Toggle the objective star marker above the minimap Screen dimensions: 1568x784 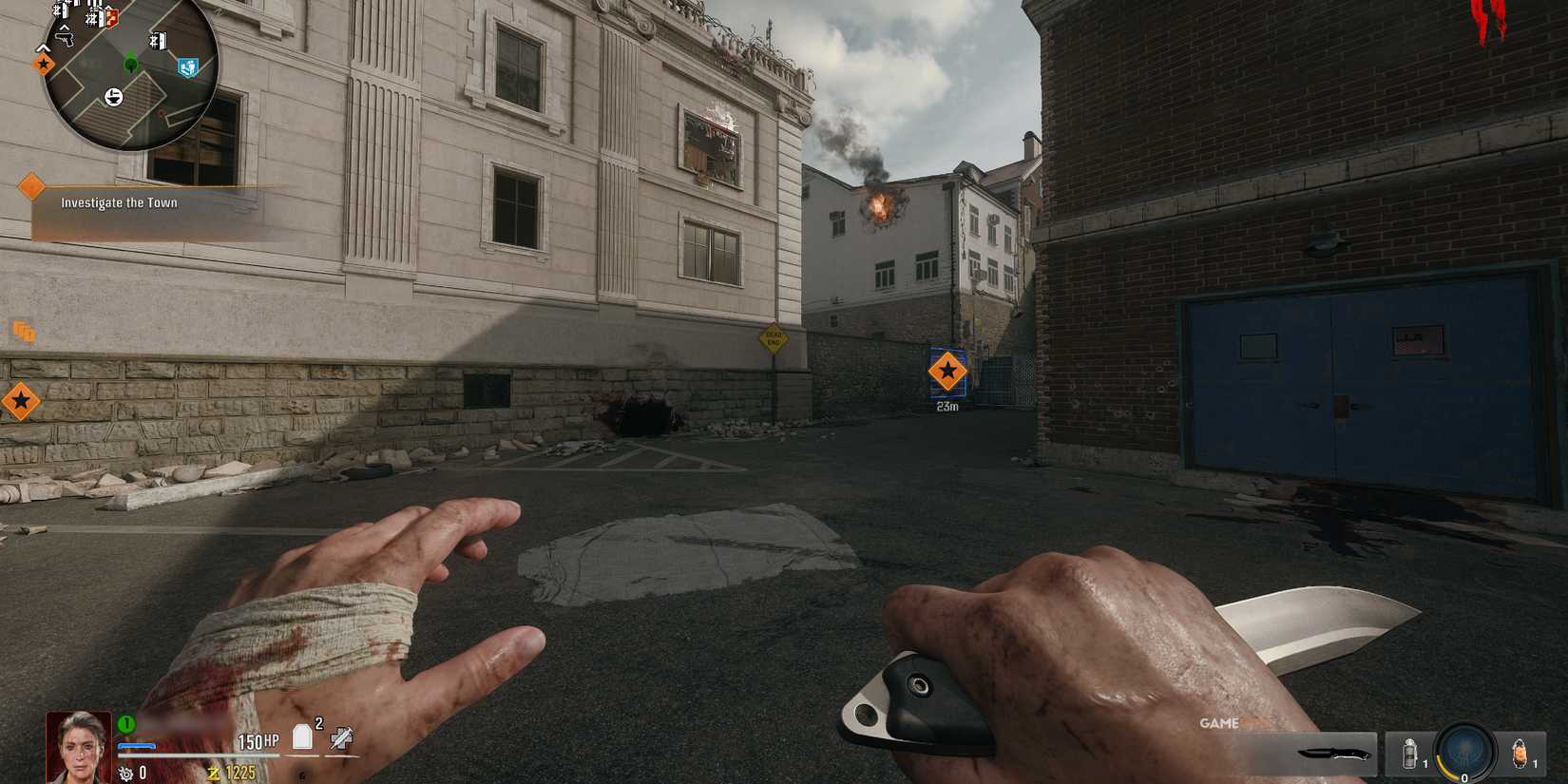(x=43, y=65)
